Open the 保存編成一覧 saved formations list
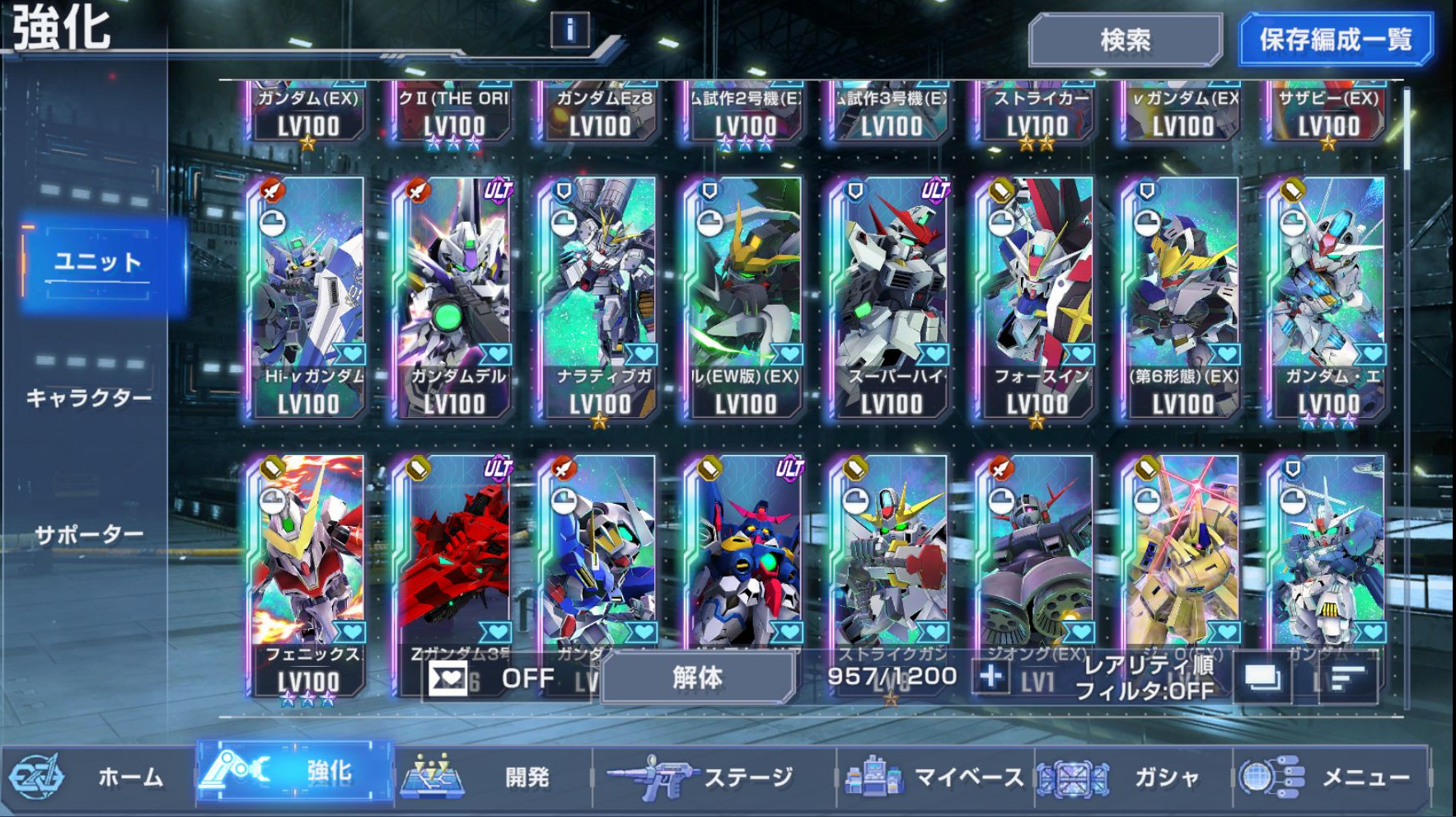Viewport: 1456px width, 817px height. click(1335, 40)
